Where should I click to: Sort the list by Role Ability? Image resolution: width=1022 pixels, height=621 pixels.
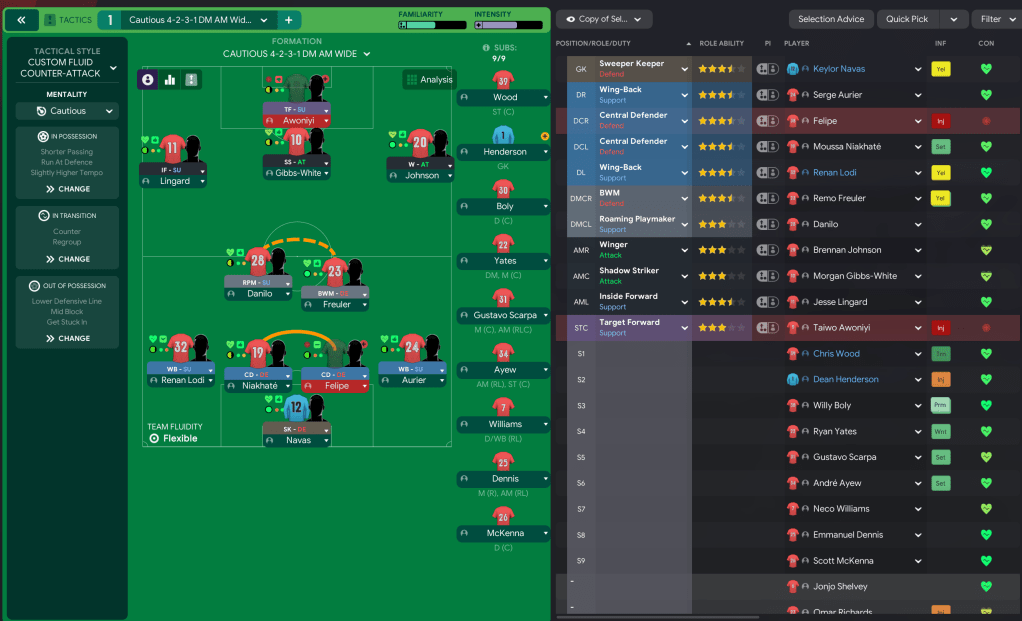coord(721,44)
